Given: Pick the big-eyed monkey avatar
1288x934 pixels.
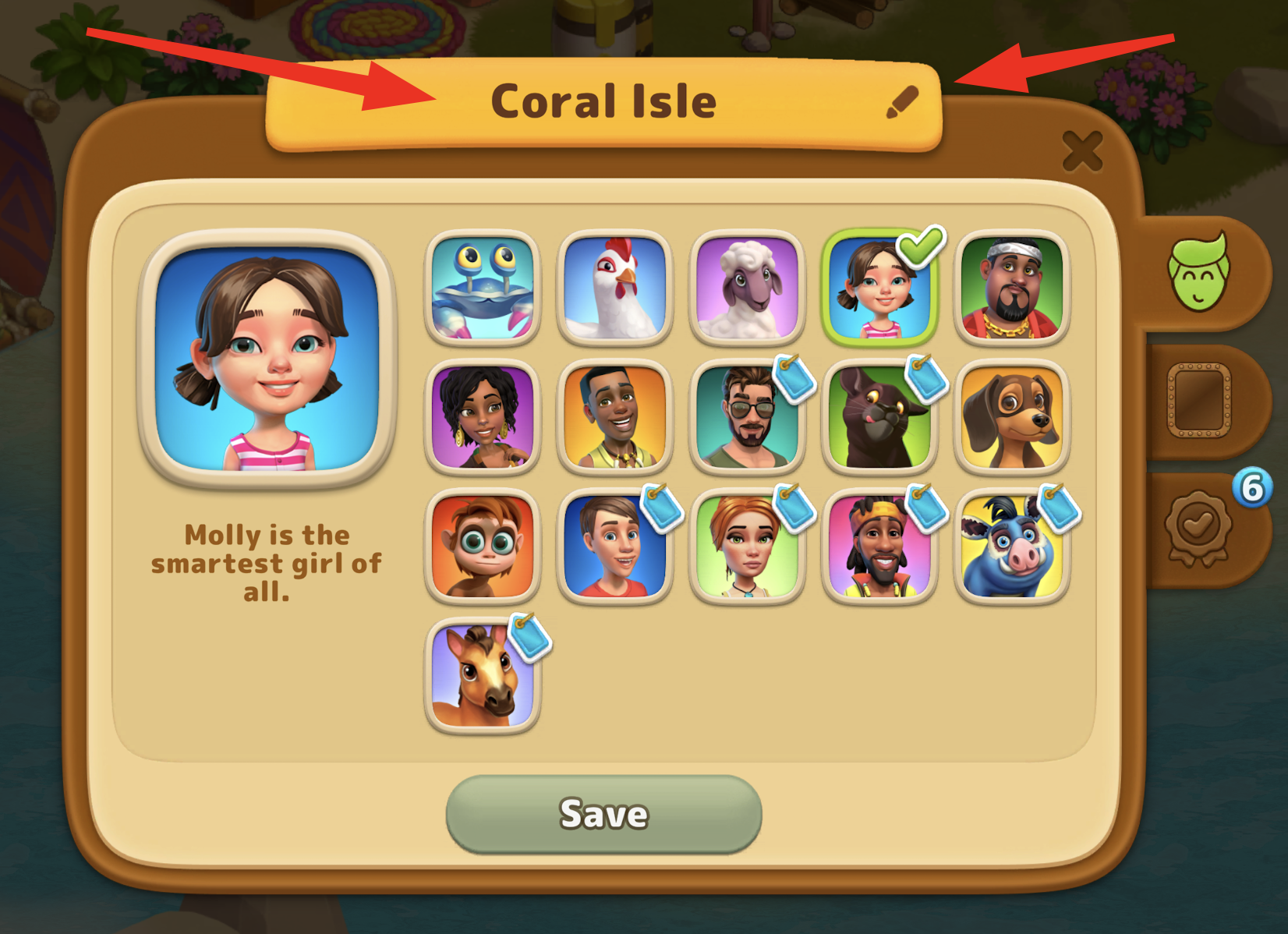Looking at the screenshot, I should point(483,547).
